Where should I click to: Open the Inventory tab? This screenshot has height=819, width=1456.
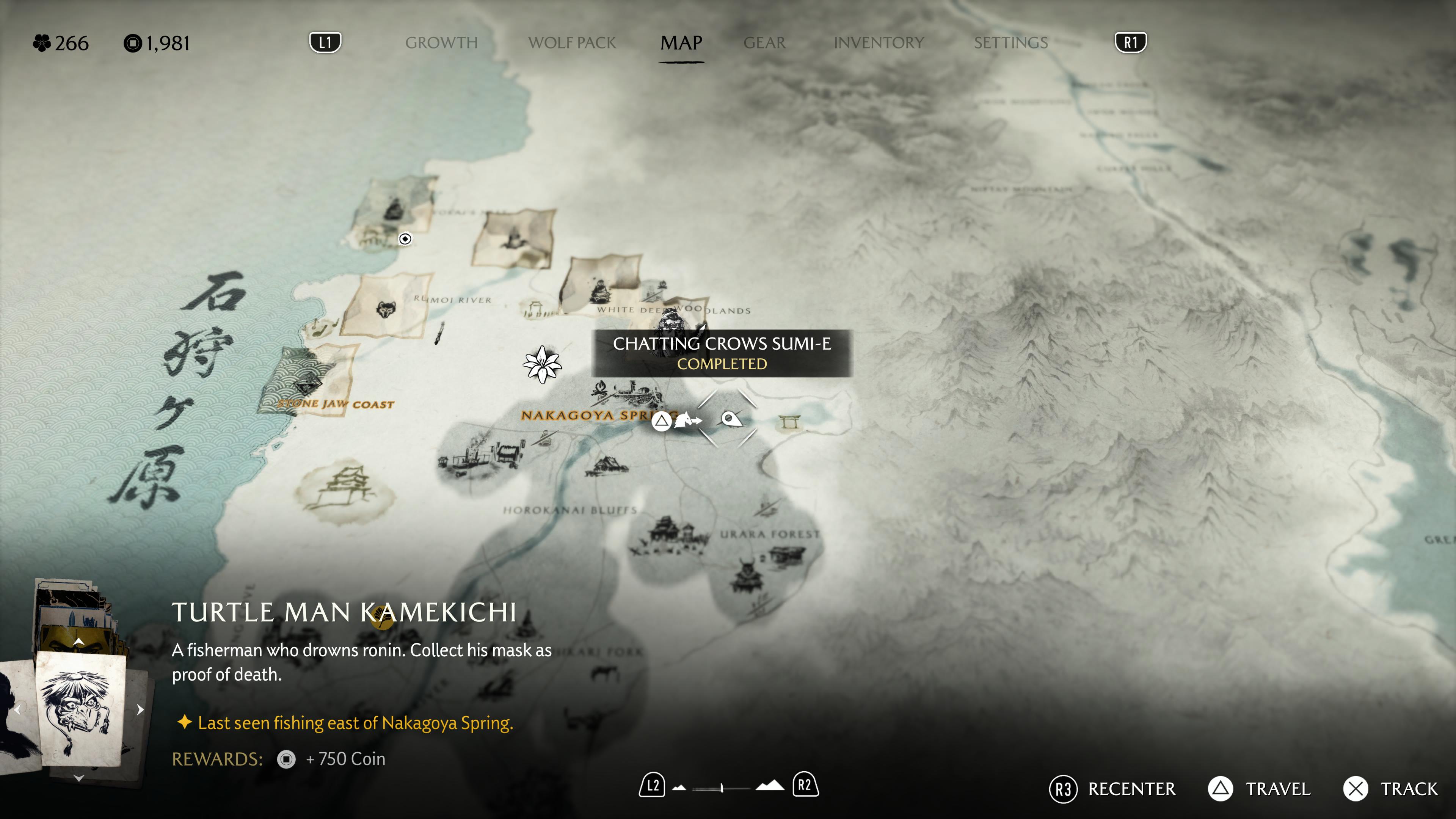(x=879, y=42)
